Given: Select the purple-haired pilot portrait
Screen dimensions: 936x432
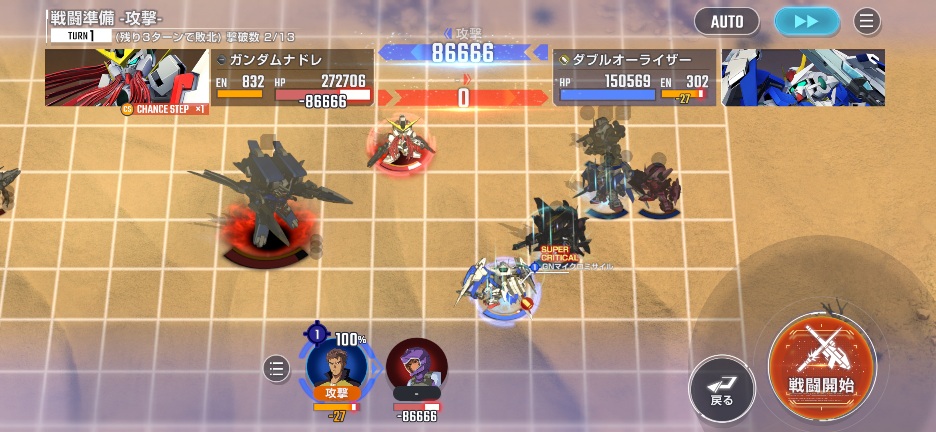Looking at the screenshot, I should click(x=416, y=366).
